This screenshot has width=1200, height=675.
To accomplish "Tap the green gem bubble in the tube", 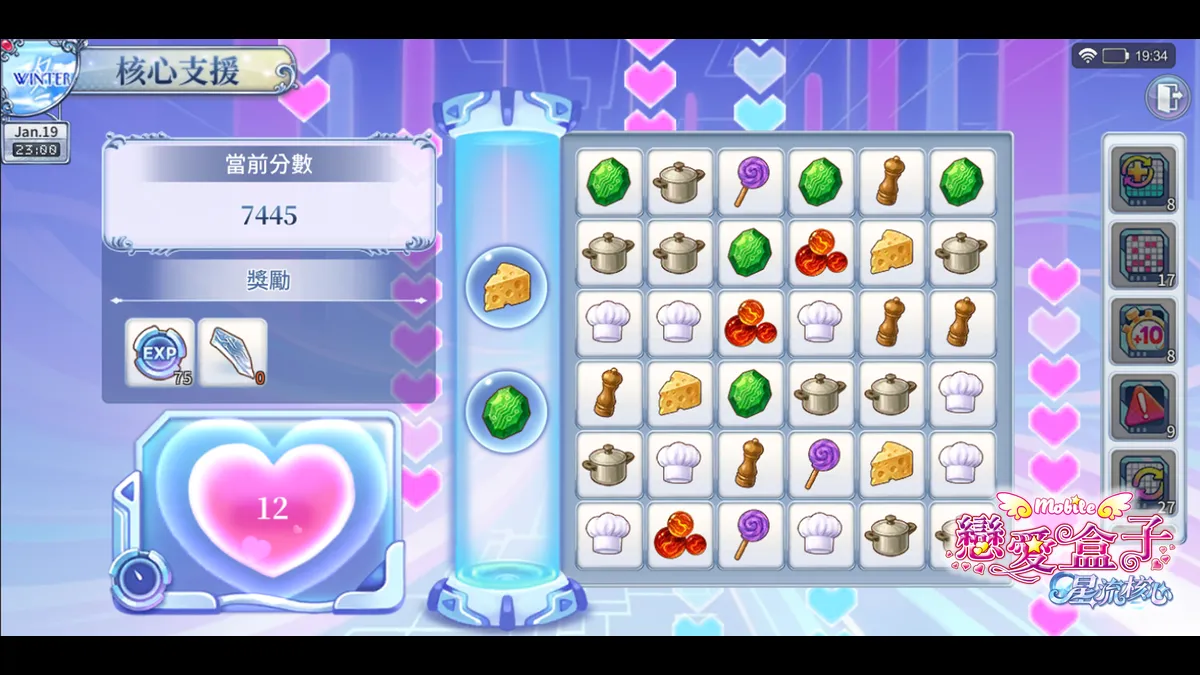I will click(506, 412).
